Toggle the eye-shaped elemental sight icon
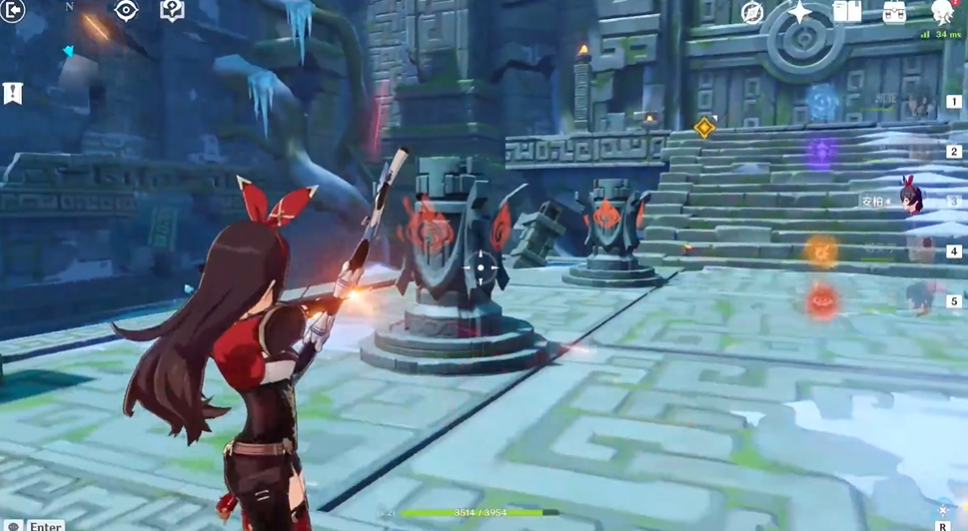This screenshot has width=968, height=531. 126,11
